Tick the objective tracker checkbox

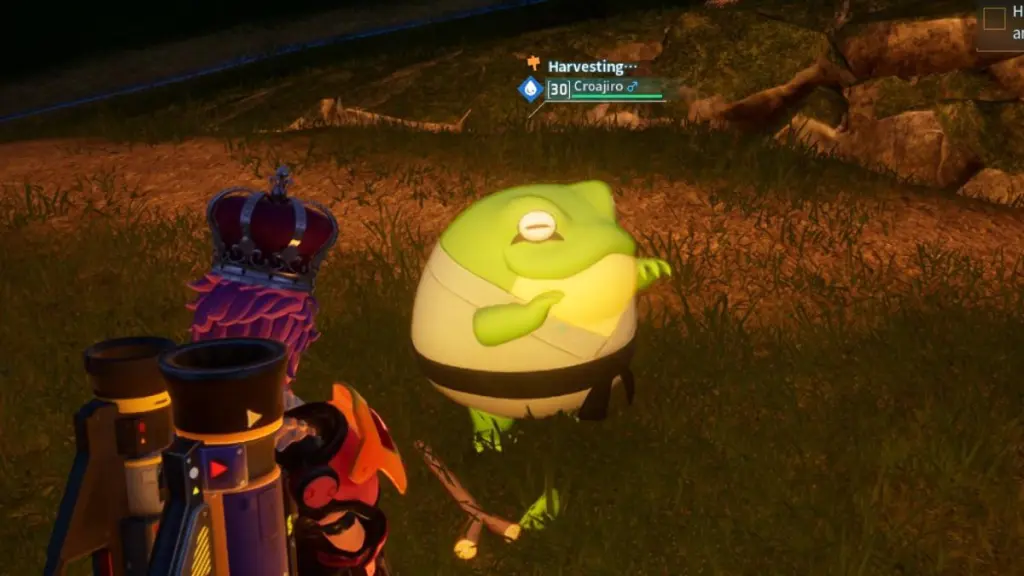pyautogui.click(x=994, y=18)
